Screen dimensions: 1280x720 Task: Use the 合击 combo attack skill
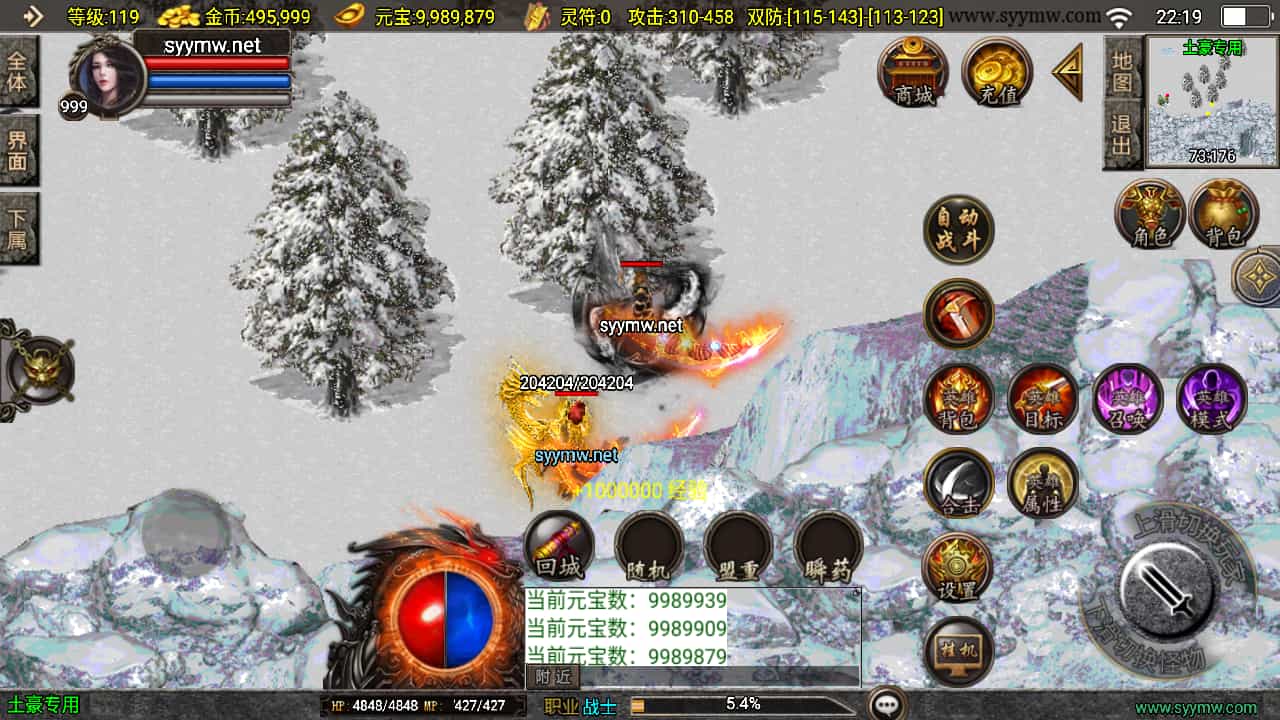(958, 483)
